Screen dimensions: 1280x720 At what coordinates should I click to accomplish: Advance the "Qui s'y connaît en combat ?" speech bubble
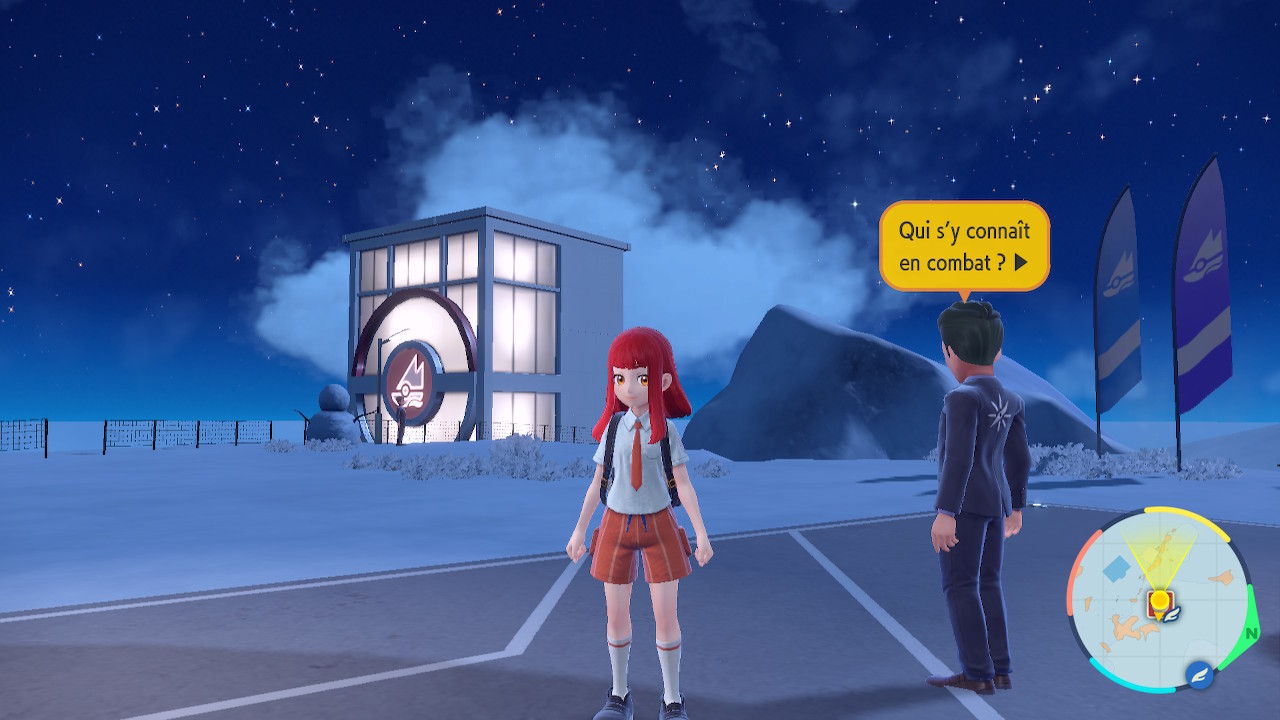[x=1020, y=263]
